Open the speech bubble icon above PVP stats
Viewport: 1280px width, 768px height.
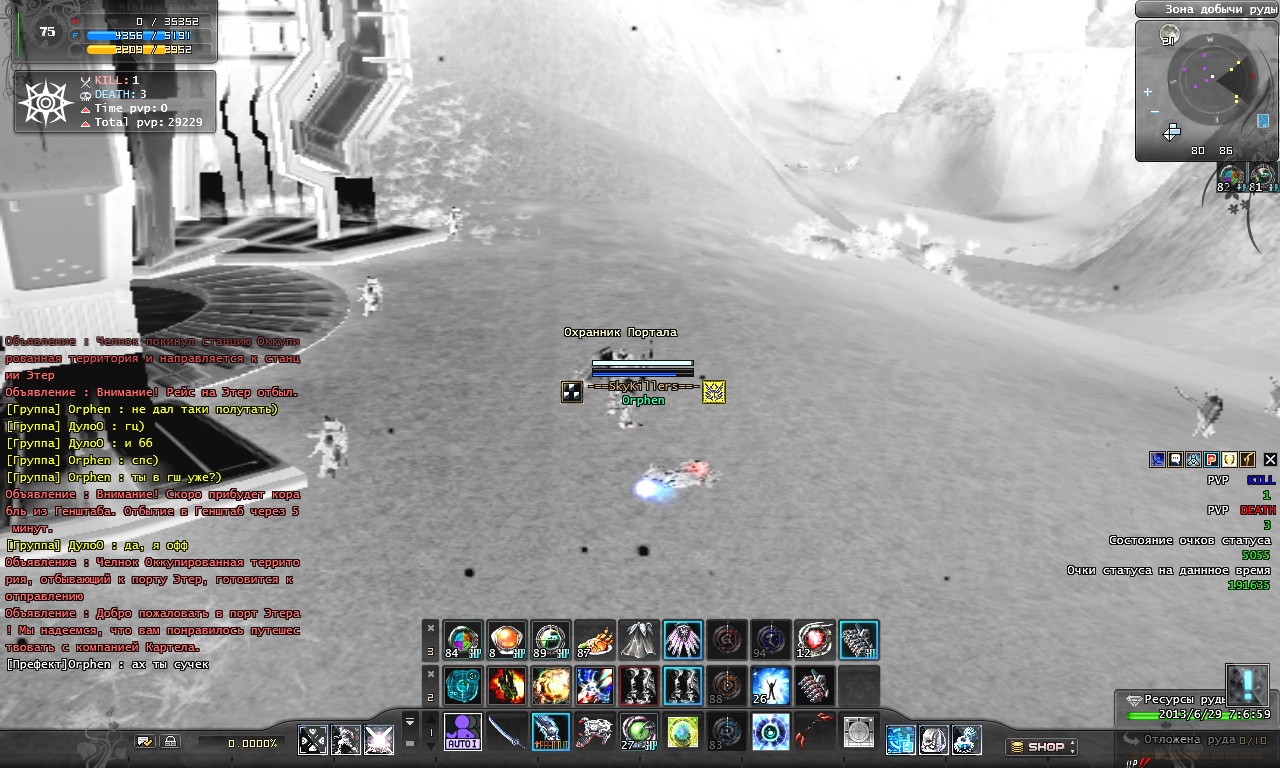coord(1175,460)
